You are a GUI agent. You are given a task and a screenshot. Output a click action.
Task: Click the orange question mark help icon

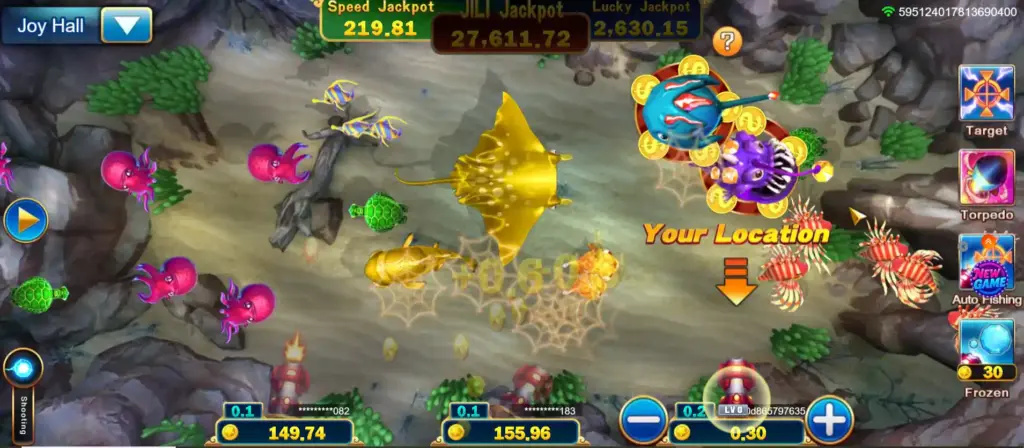pos(727,42)
